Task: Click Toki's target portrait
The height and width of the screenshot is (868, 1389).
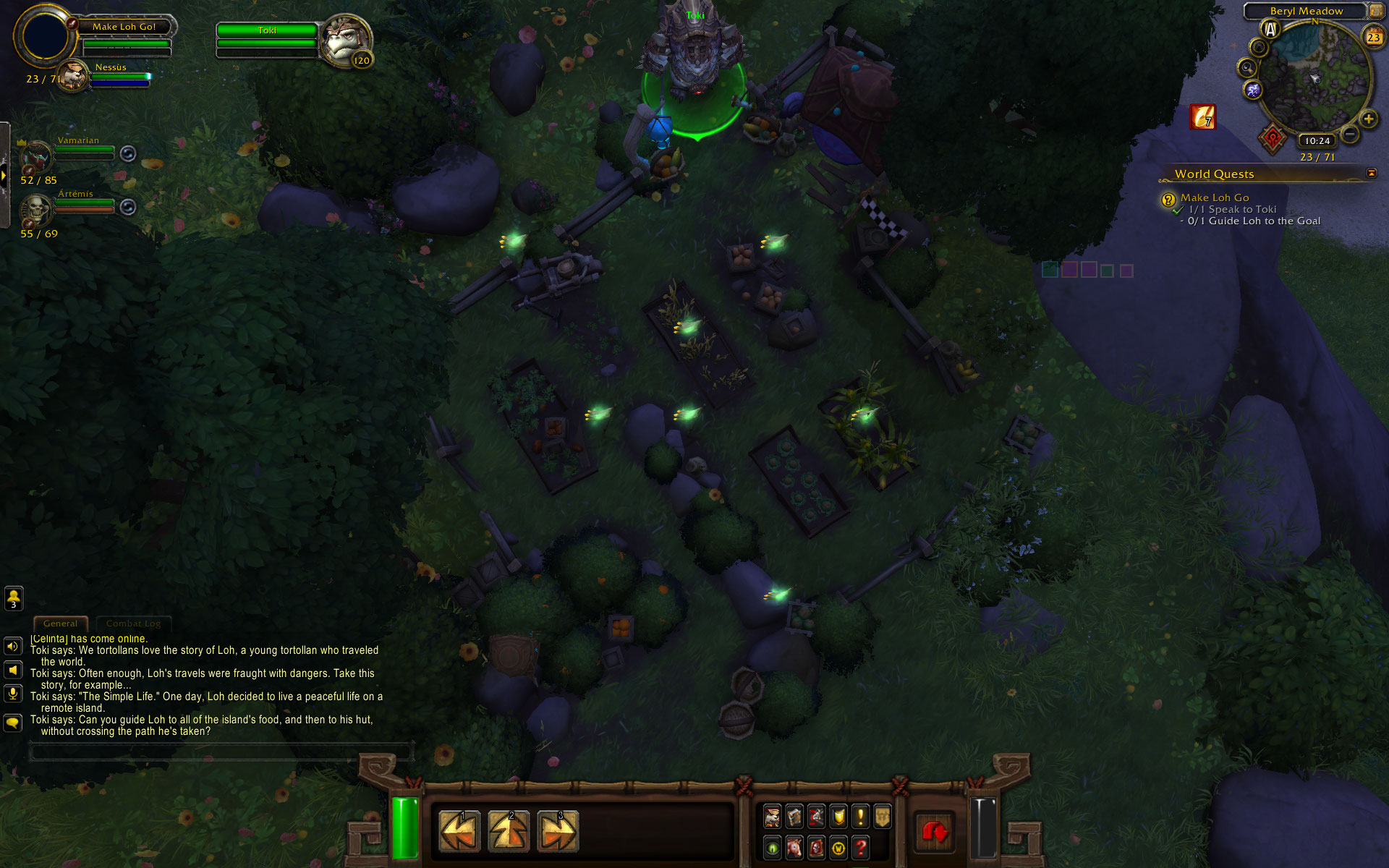Action: (x=346, y=40)
